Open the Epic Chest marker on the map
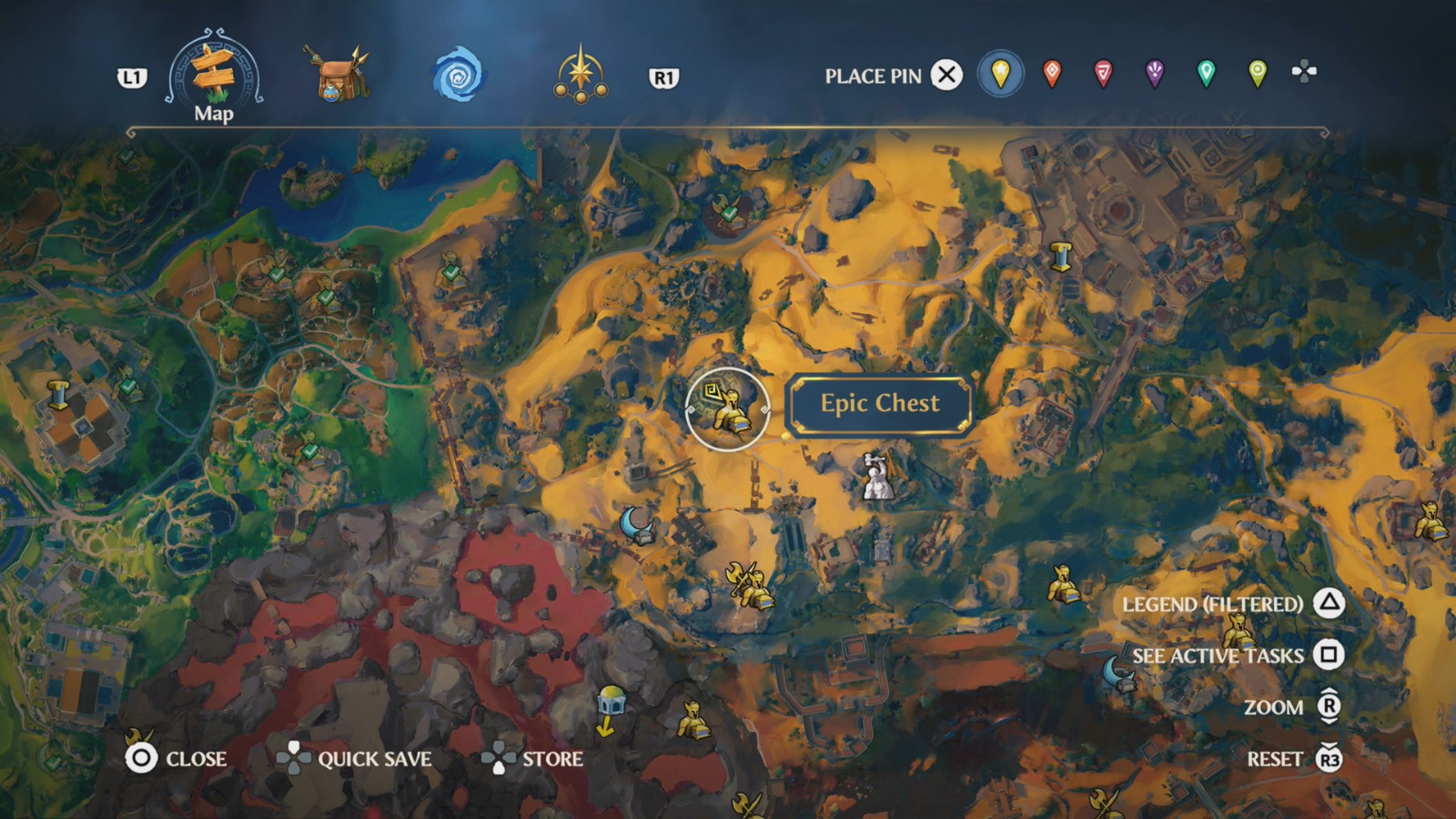 pos(728,409)
